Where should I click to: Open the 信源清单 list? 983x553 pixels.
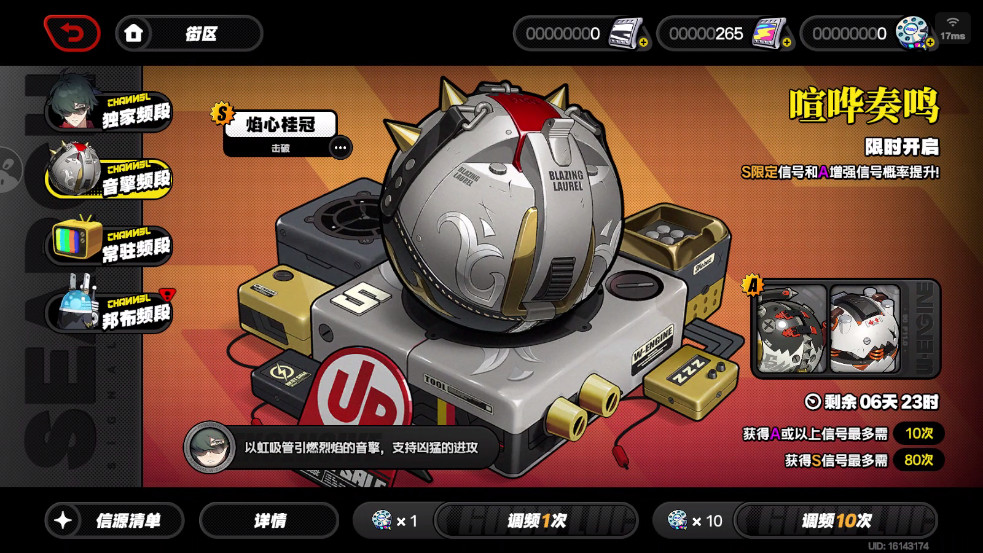(x=115, y=520)
